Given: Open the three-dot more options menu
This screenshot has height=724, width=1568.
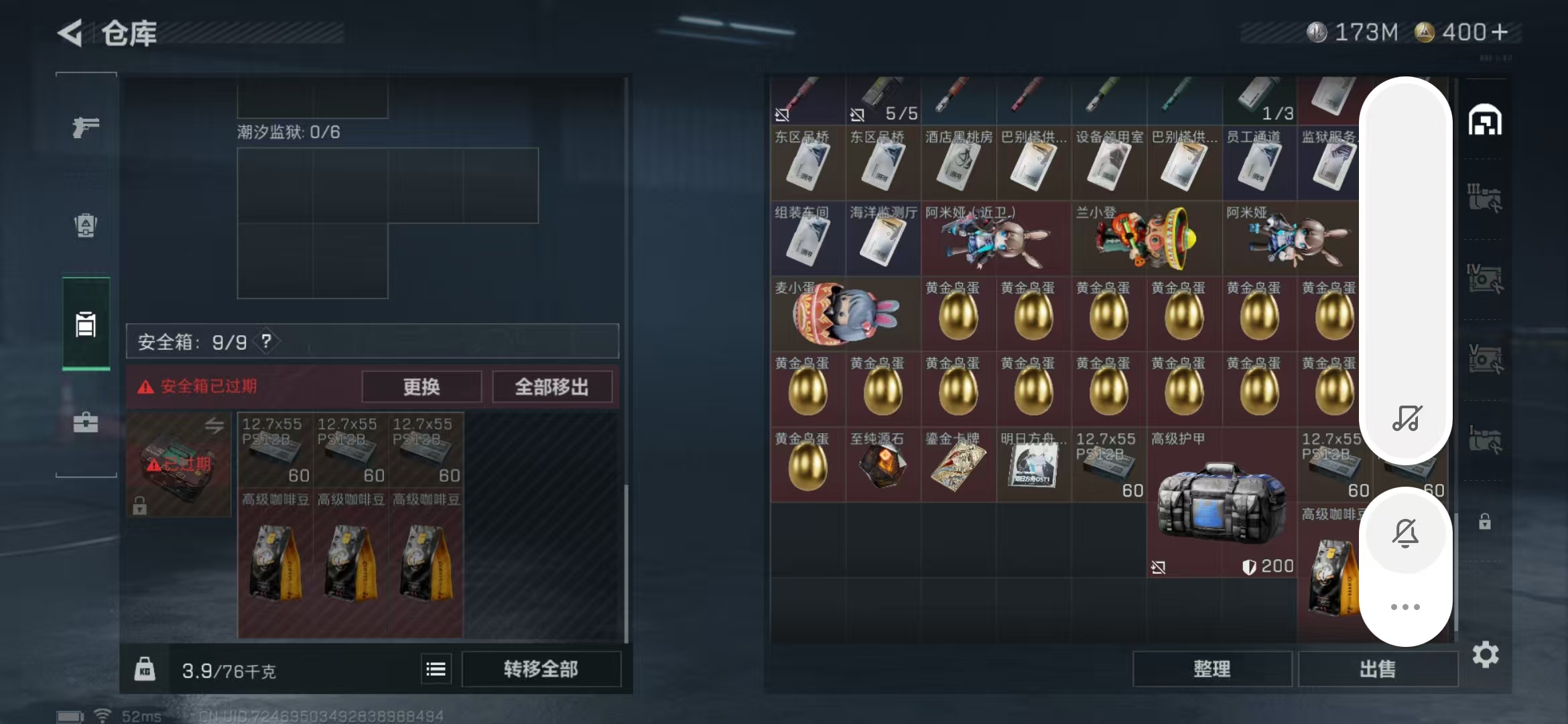Looking at the screenshot, I should 1406,607.
